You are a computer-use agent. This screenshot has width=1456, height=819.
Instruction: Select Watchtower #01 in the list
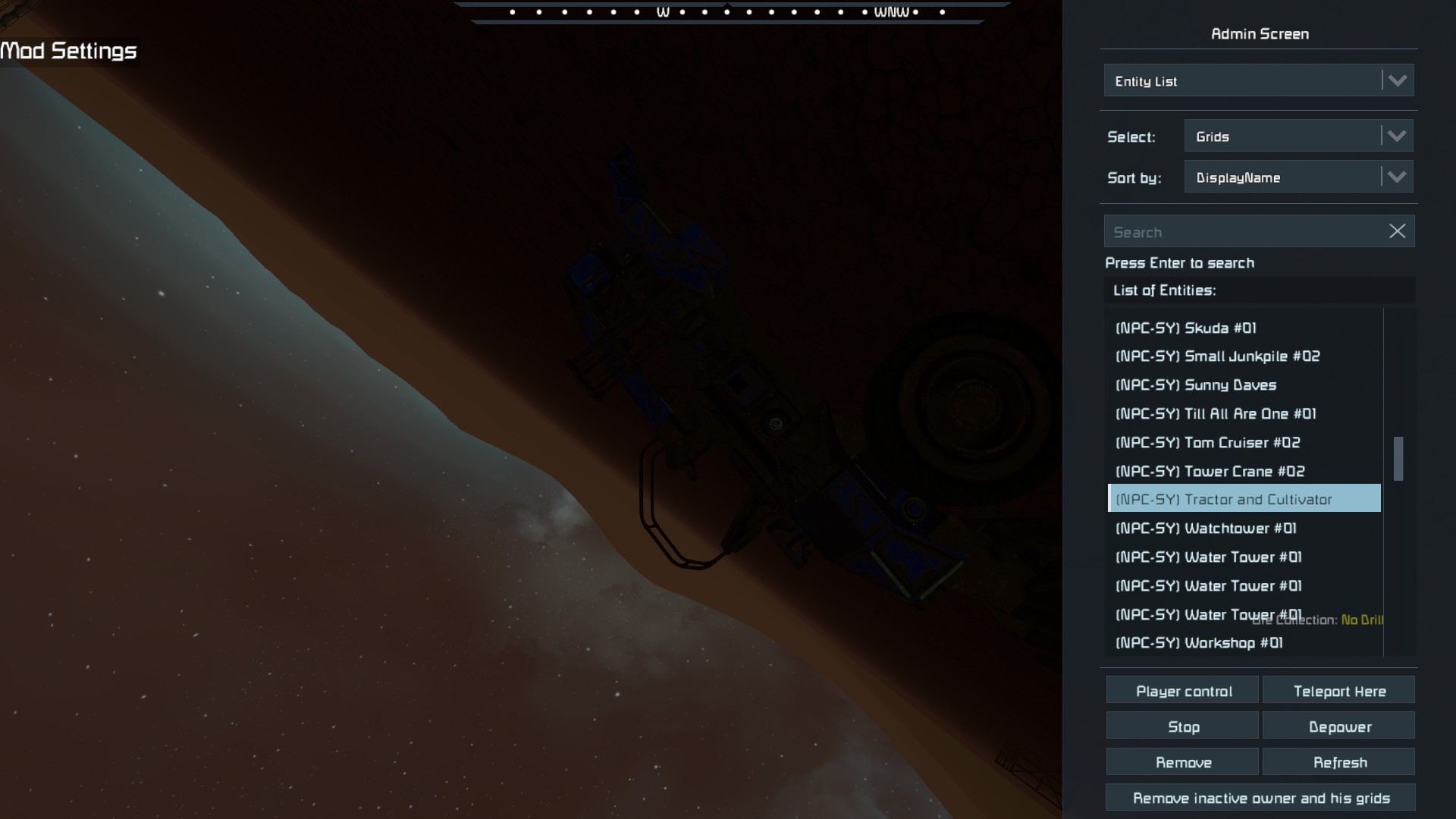[1206, 529]
